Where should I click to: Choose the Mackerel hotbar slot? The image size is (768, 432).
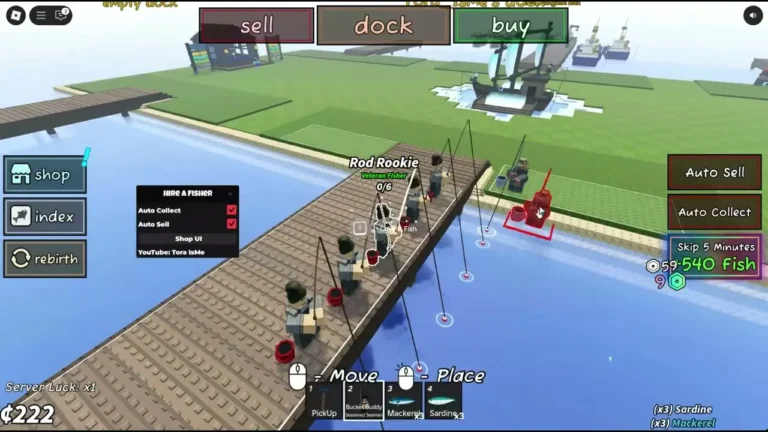click(404, 401)
